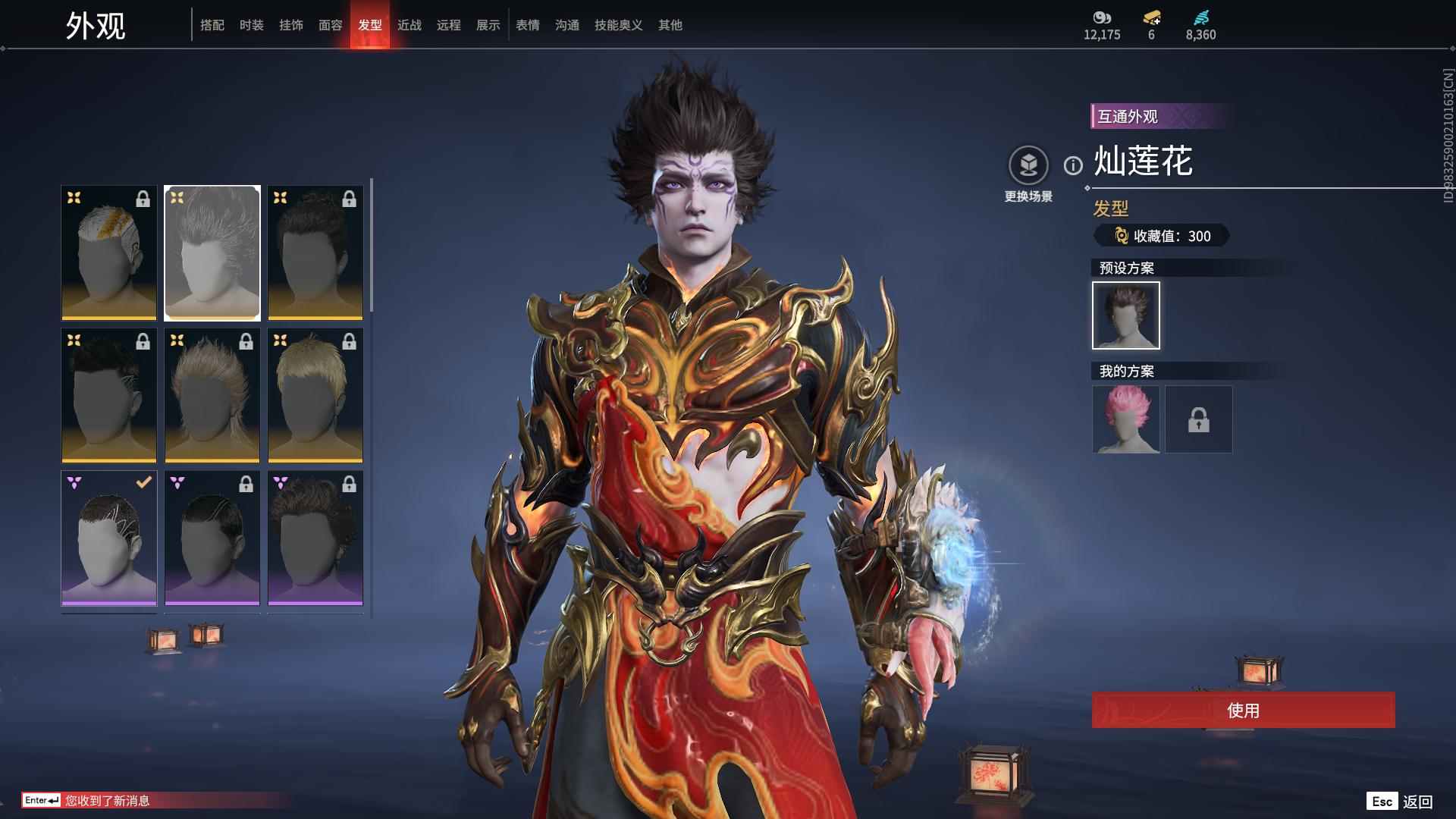
Task: Switch to the 搭配 tab
Action: (x=212, y=25)
